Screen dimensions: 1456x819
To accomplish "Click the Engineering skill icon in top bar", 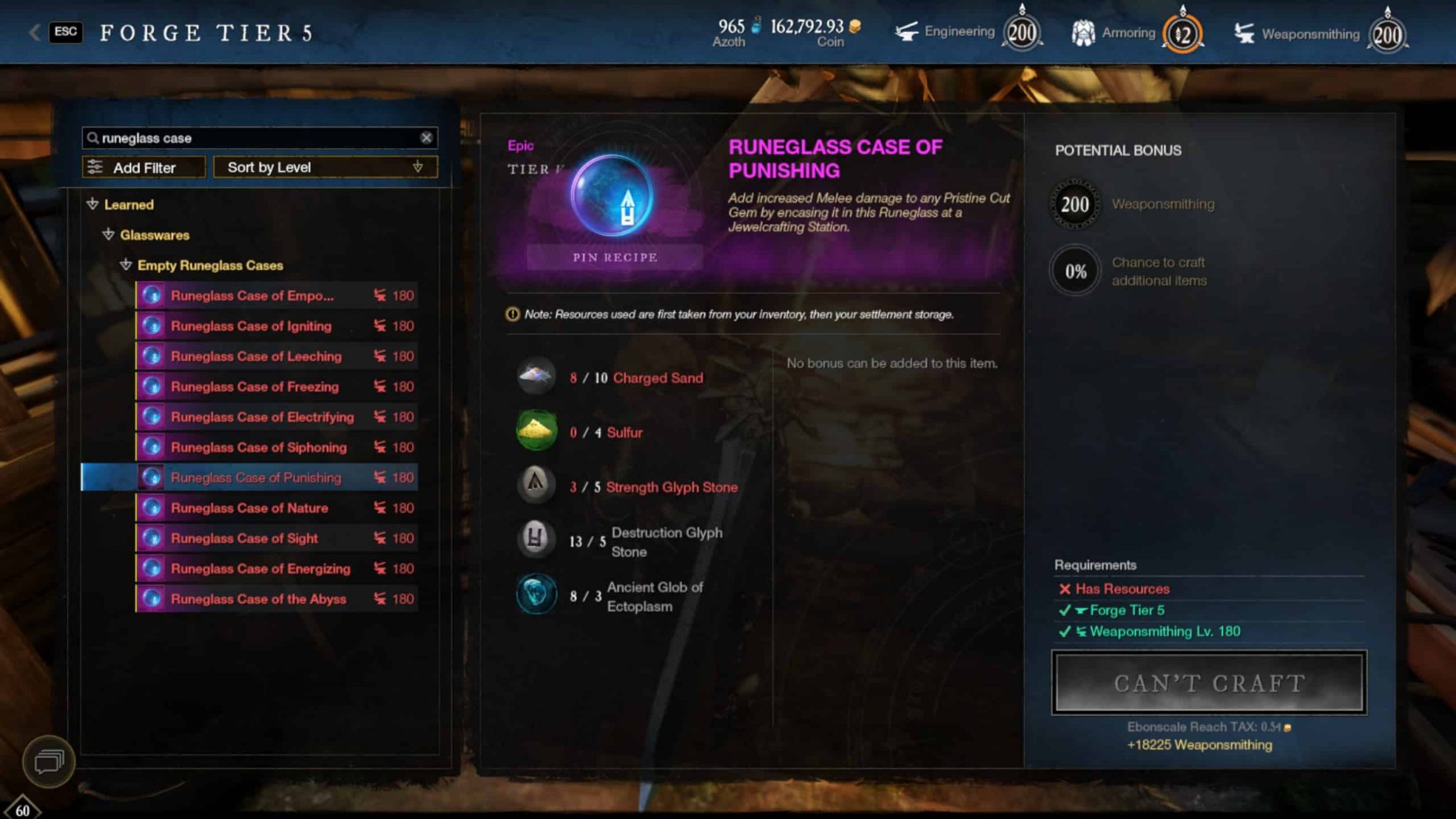I will pos(908,31).
